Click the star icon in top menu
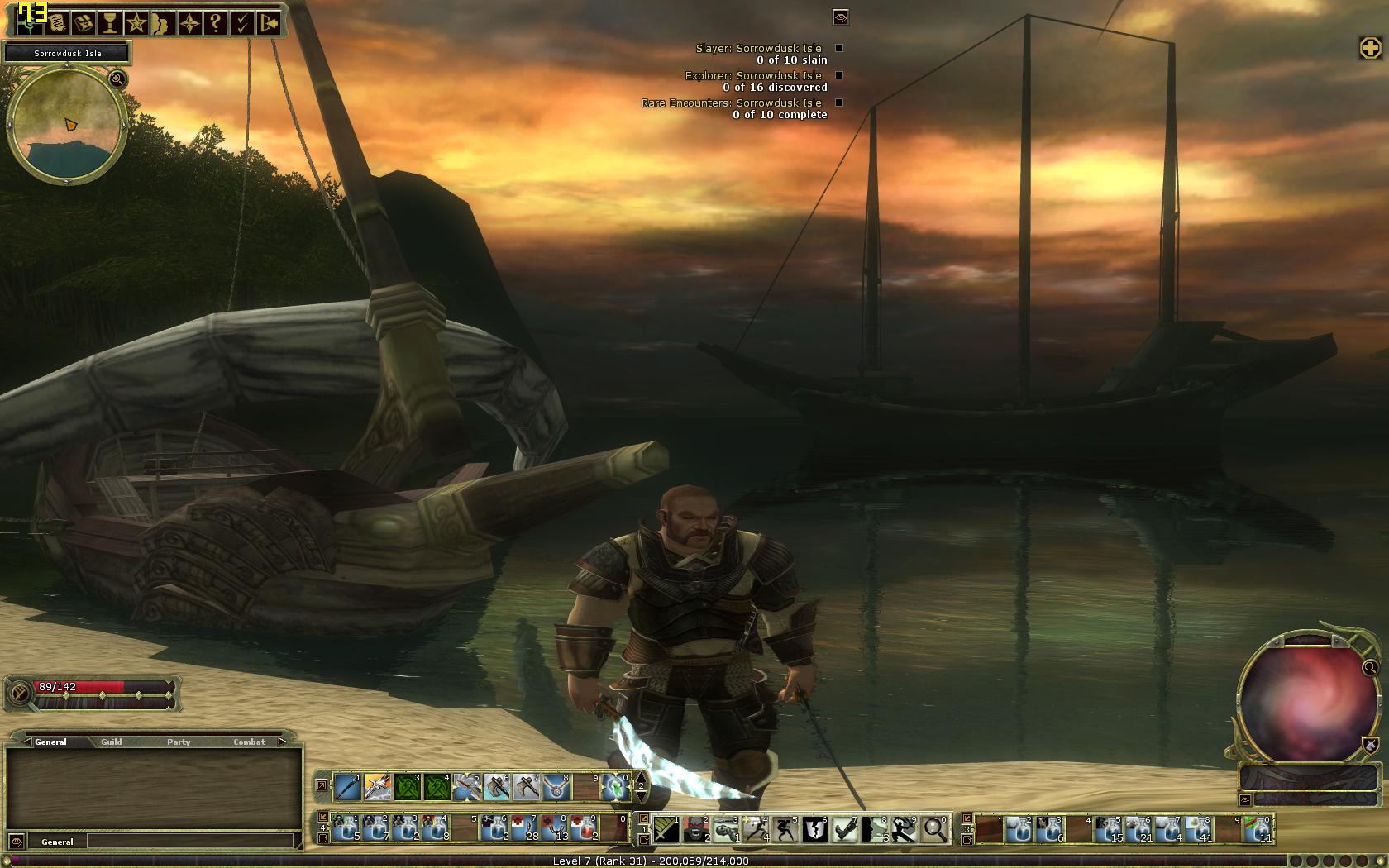 136,22
